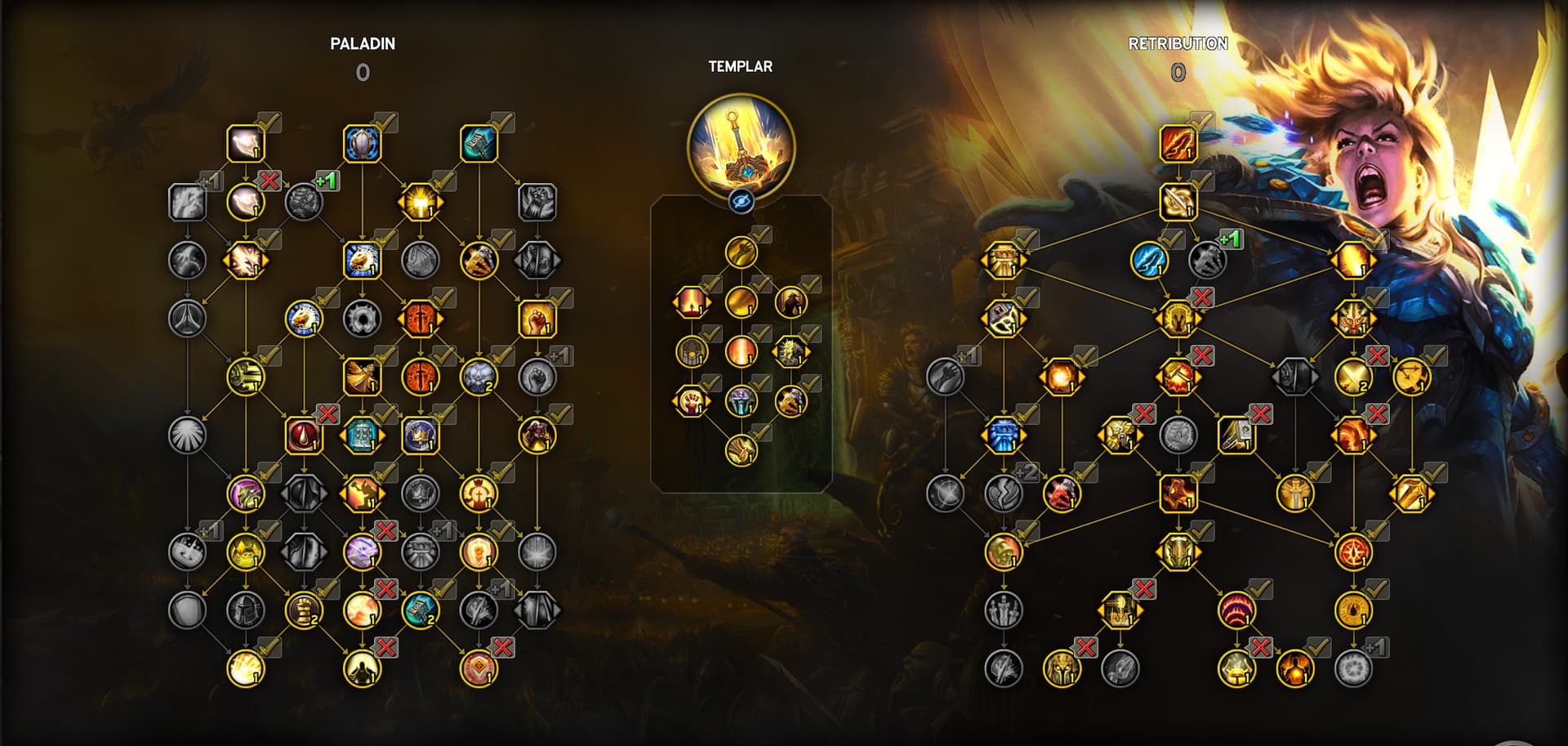Select the golden crossed swords talent

(1353, 377)
